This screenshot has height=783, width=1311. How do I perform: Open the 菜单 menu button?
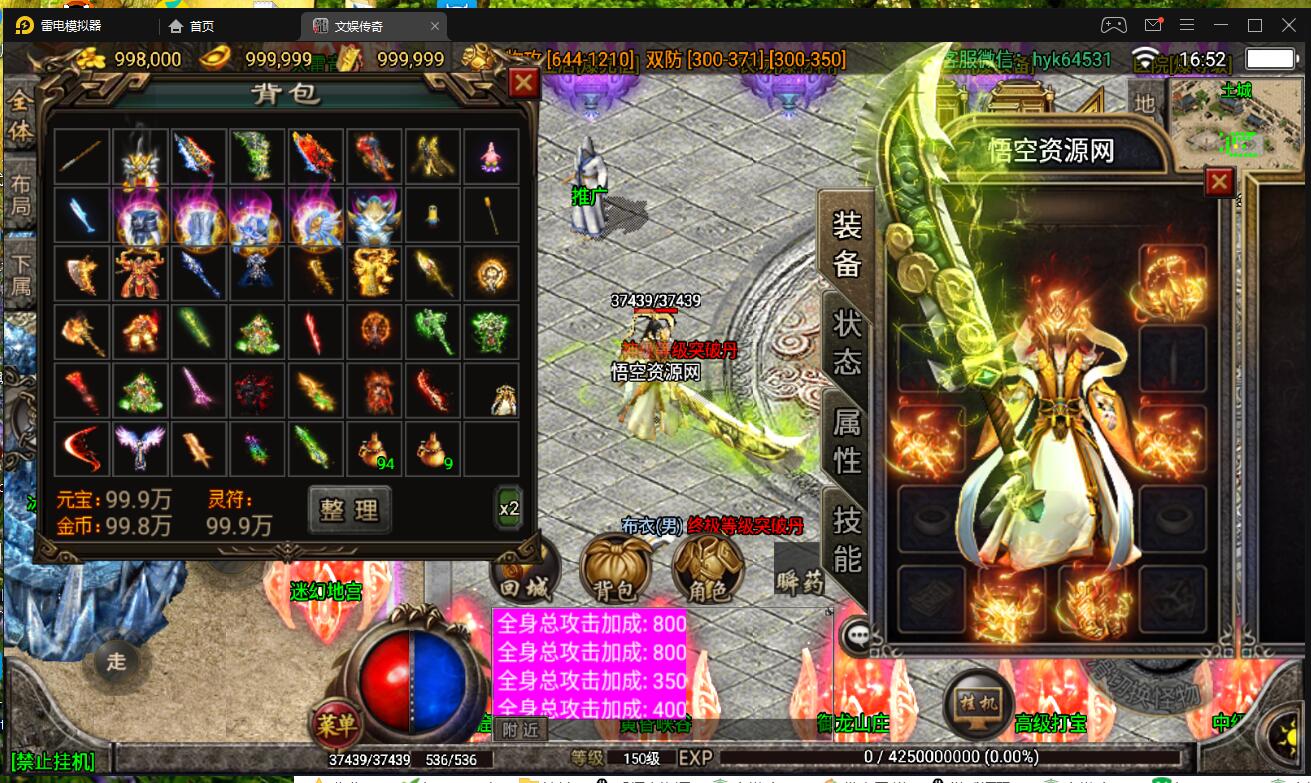click(337, 723)
